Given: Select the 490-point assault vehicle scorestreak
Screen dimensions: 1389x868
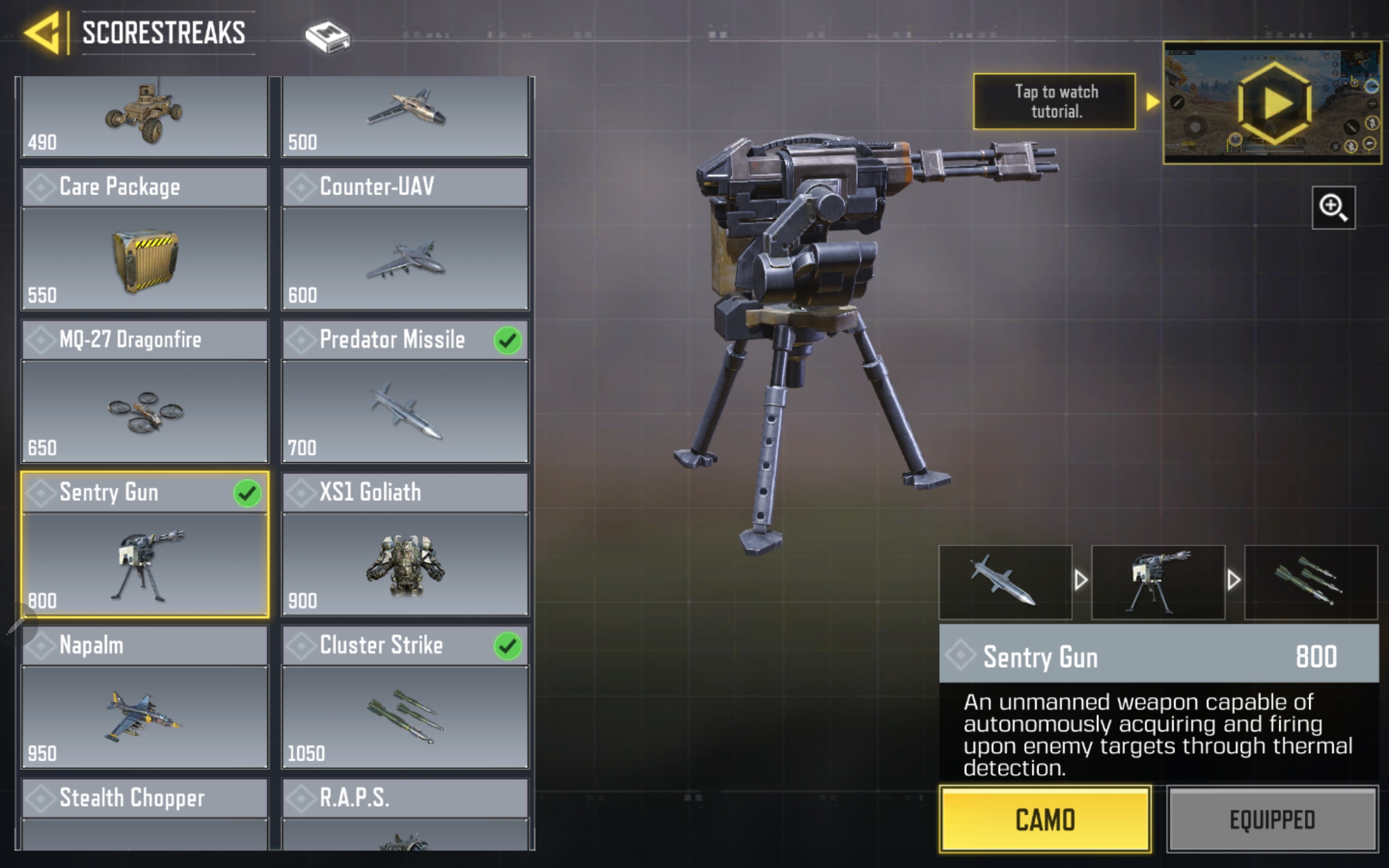Looking at the screenshot, I should (145, 116).
